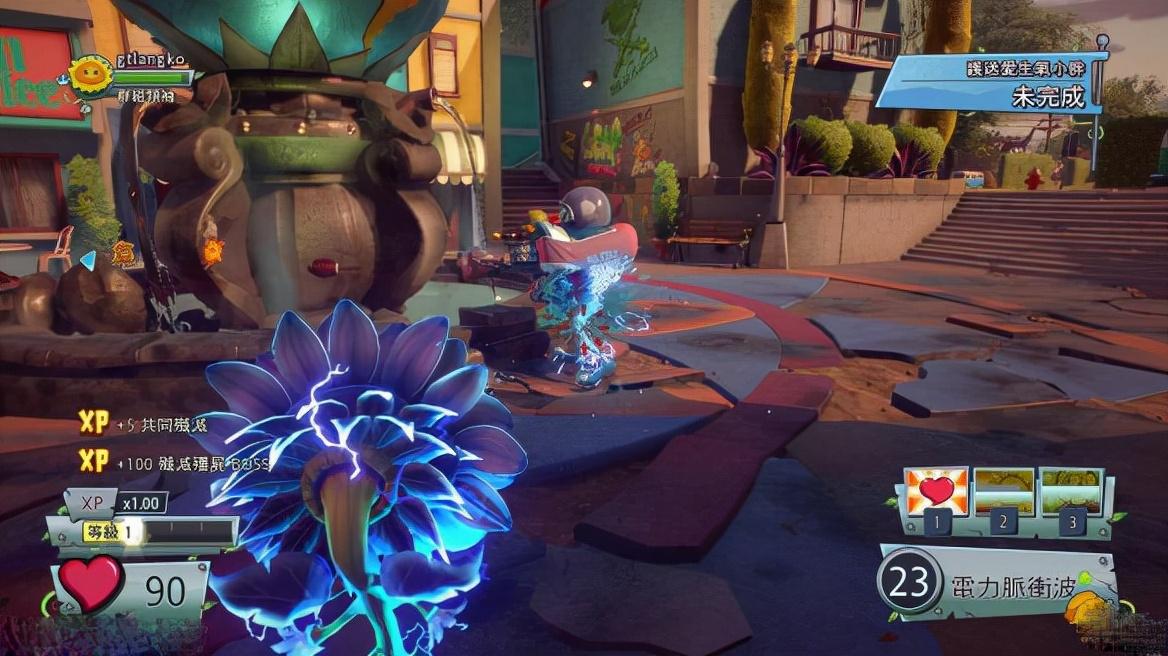This screenshot has height=656, width=1168.
Task: Click the sunflower teammate portrait icon
Action: pyautogui.click(x=91, y=75)
